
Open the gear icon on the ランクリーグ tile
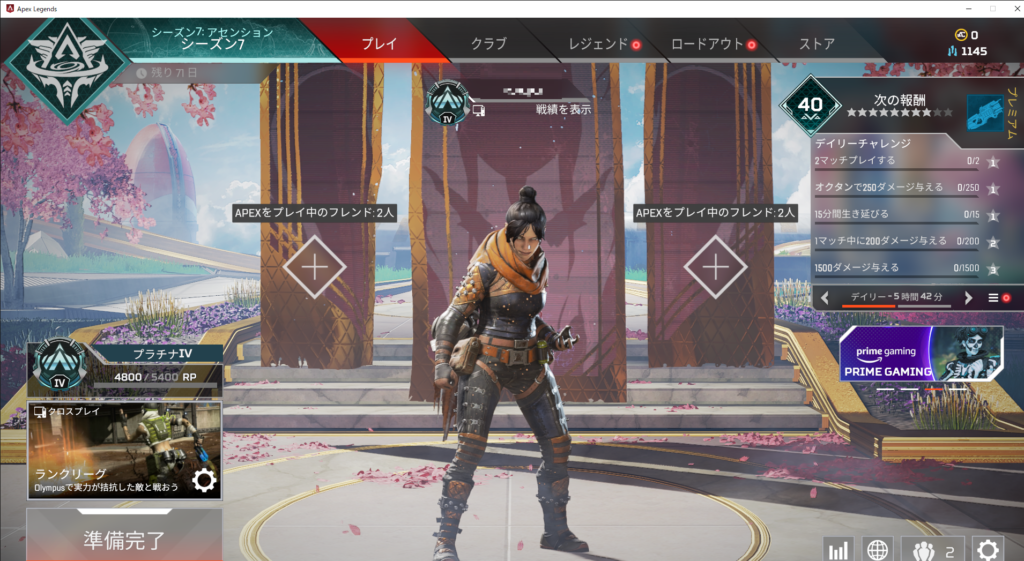click(x=204, y=481)
